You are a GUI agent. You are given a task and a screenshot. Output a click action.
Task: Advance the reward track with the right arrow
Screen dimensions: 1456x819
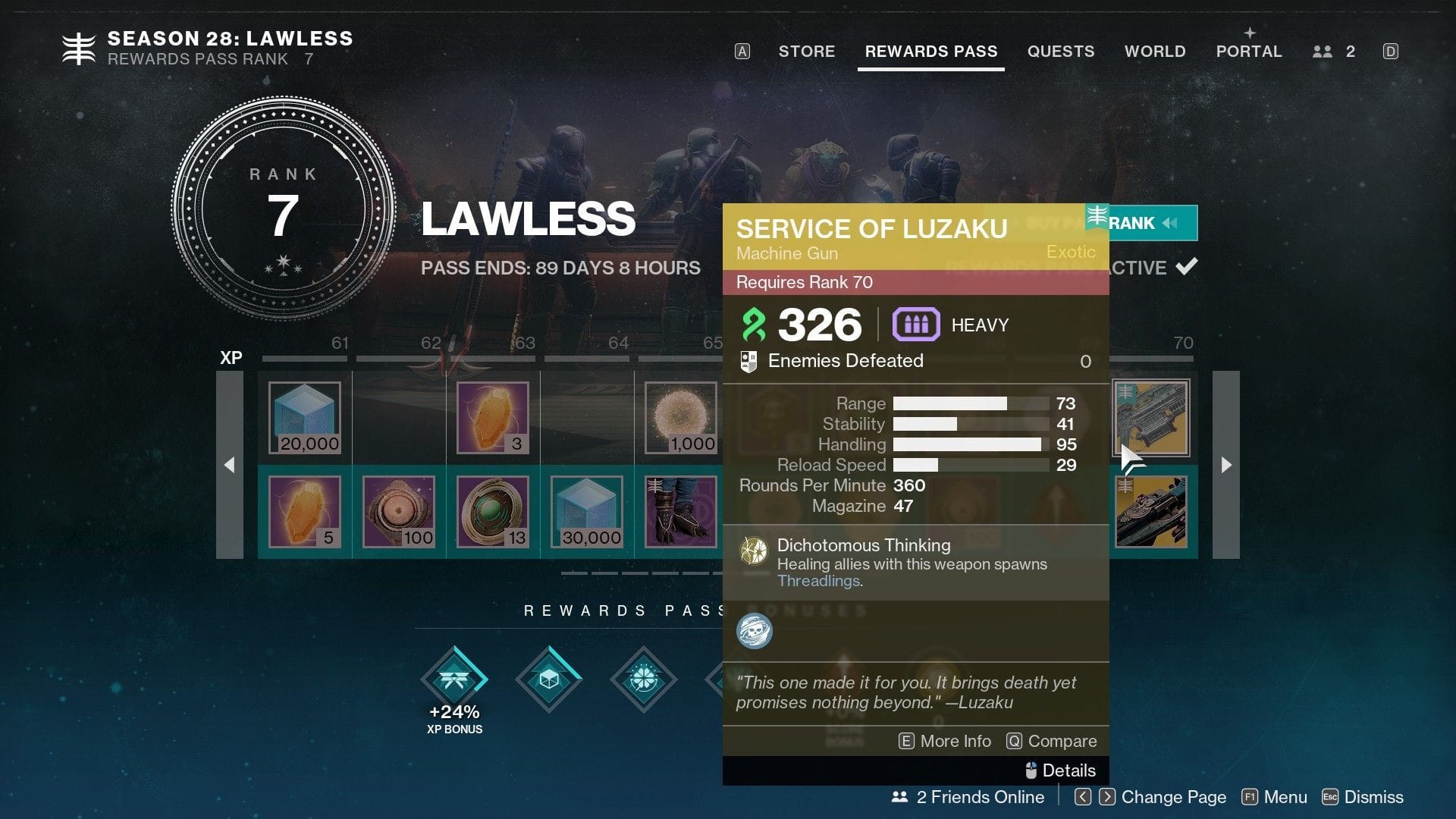pos(1227,464)
